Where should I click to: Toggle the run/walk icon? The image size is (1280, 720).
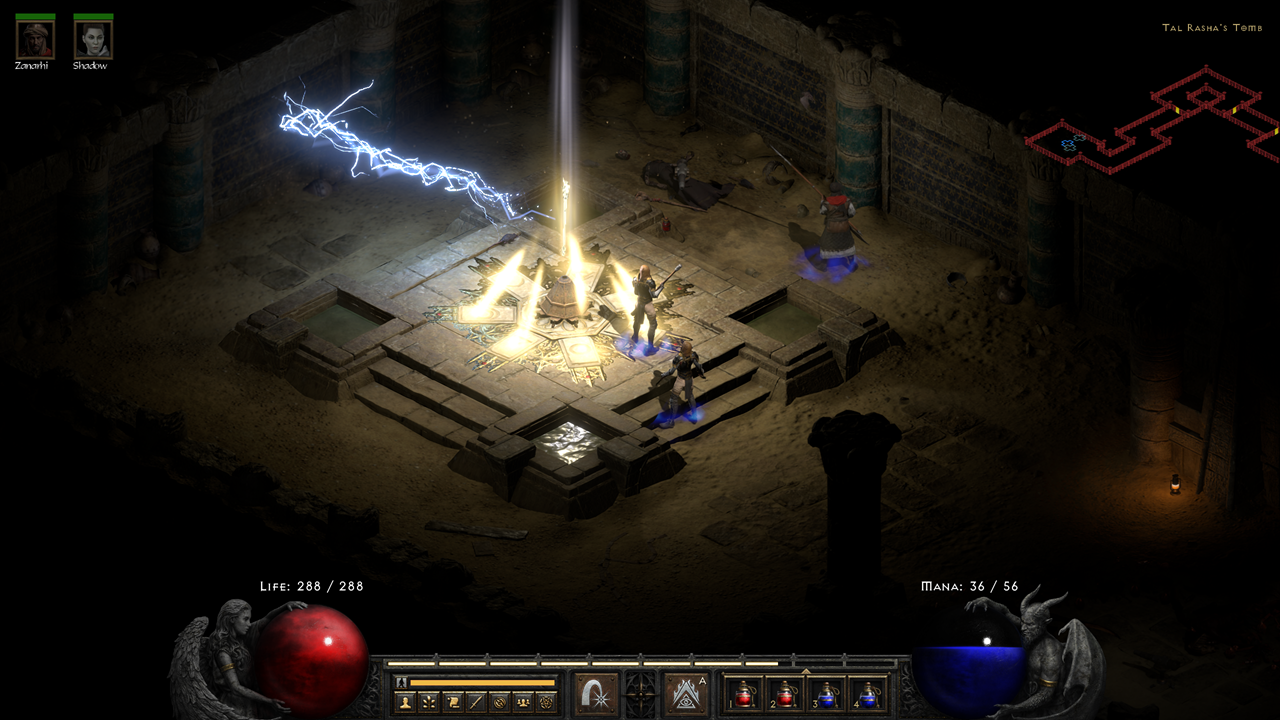pyautogui.click(x=402, y=683)
